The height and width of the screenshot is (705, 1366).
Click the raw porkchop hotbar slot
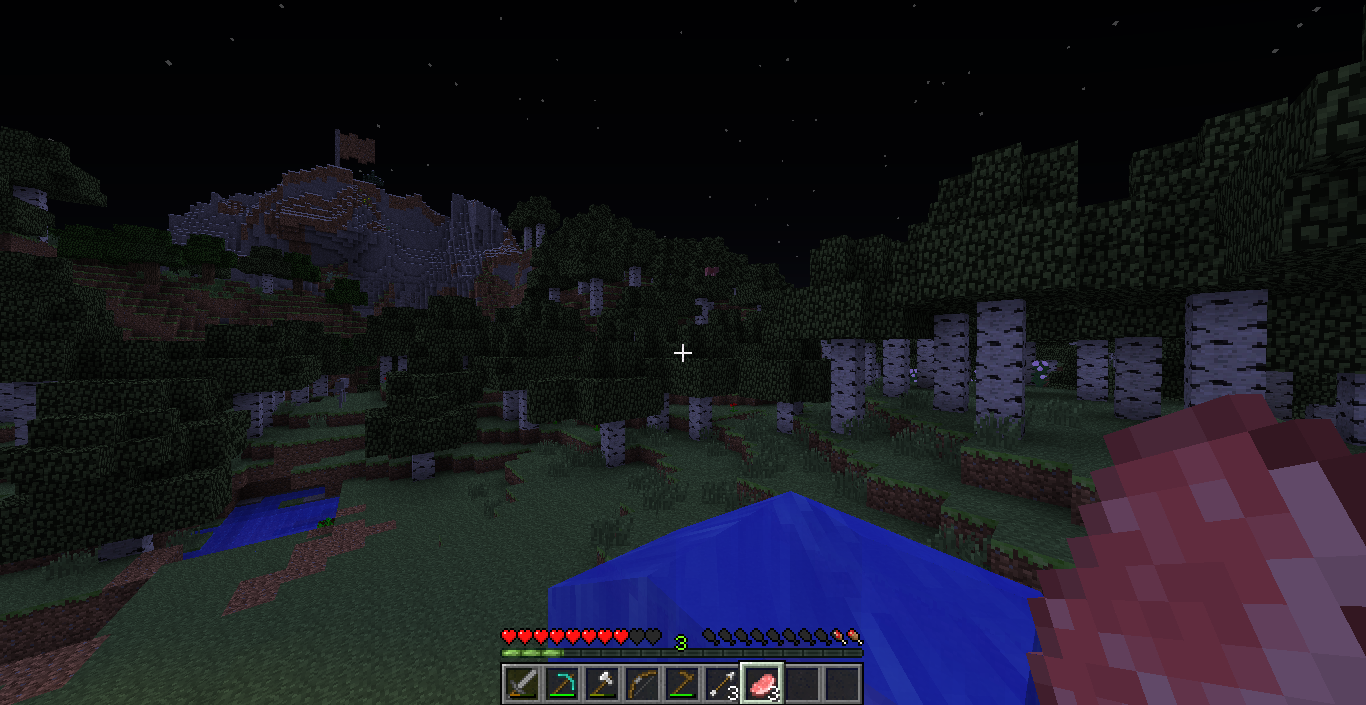762,684
